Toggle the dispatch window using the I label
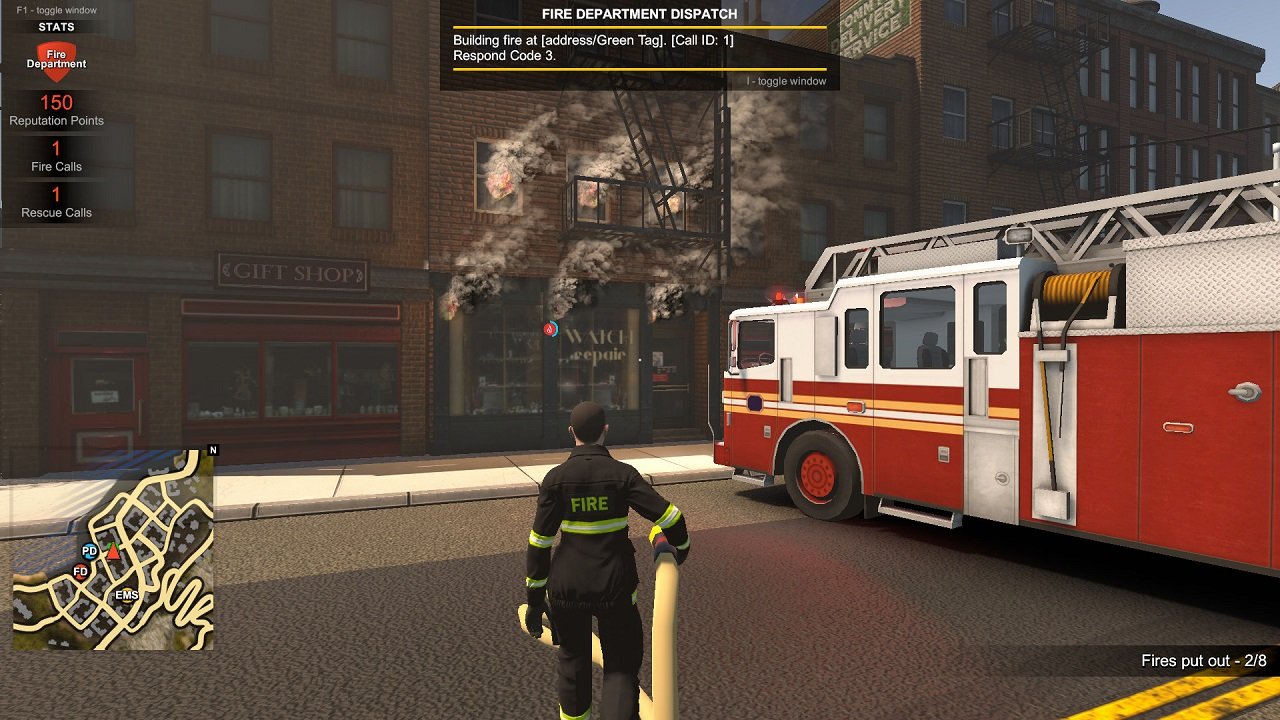This screenshot has width=1280, height=720. pyautogui.click(x=786, y=79)
